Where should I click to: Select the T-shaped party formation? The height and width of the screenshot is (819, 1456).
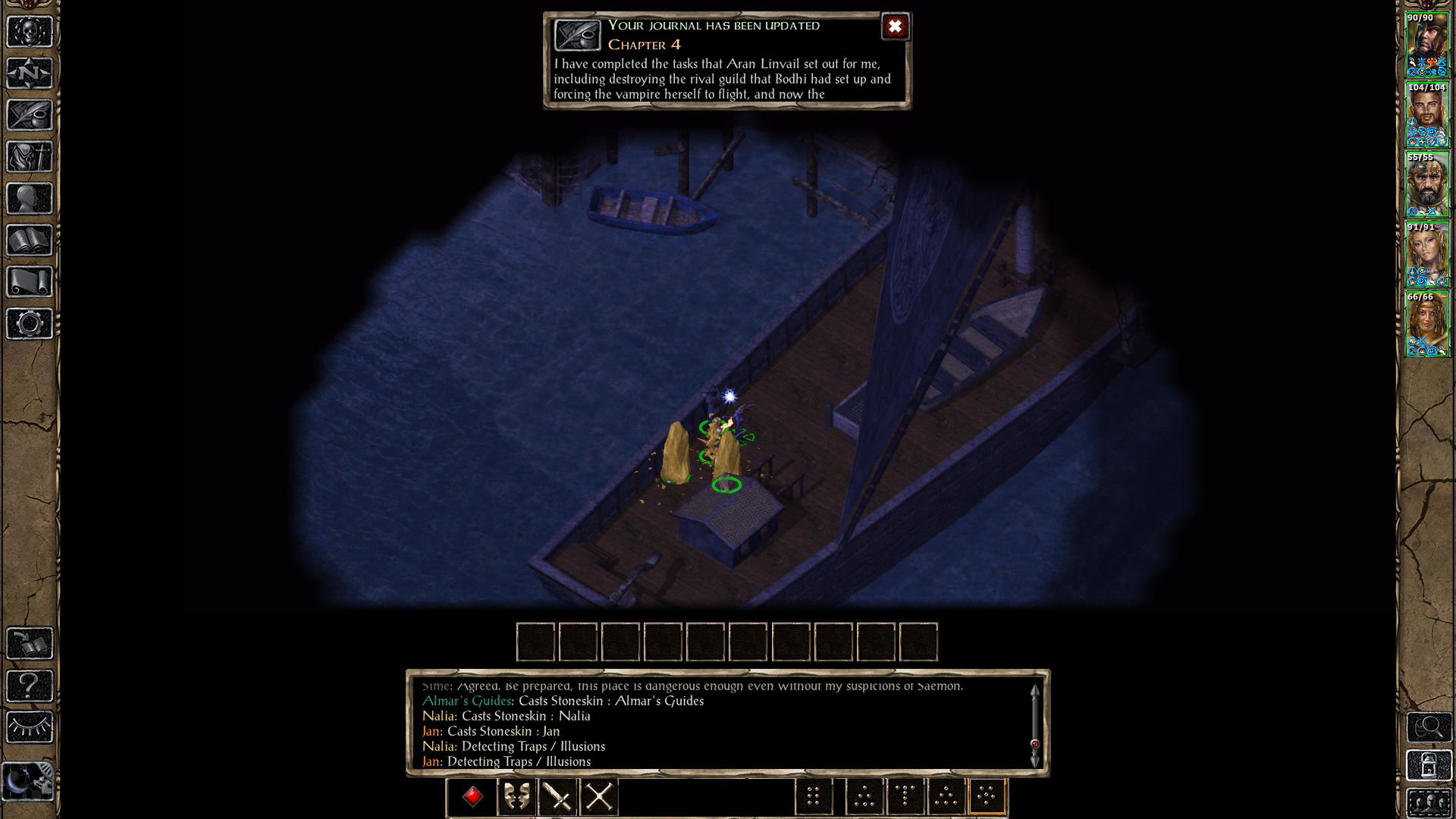[904, 796]
